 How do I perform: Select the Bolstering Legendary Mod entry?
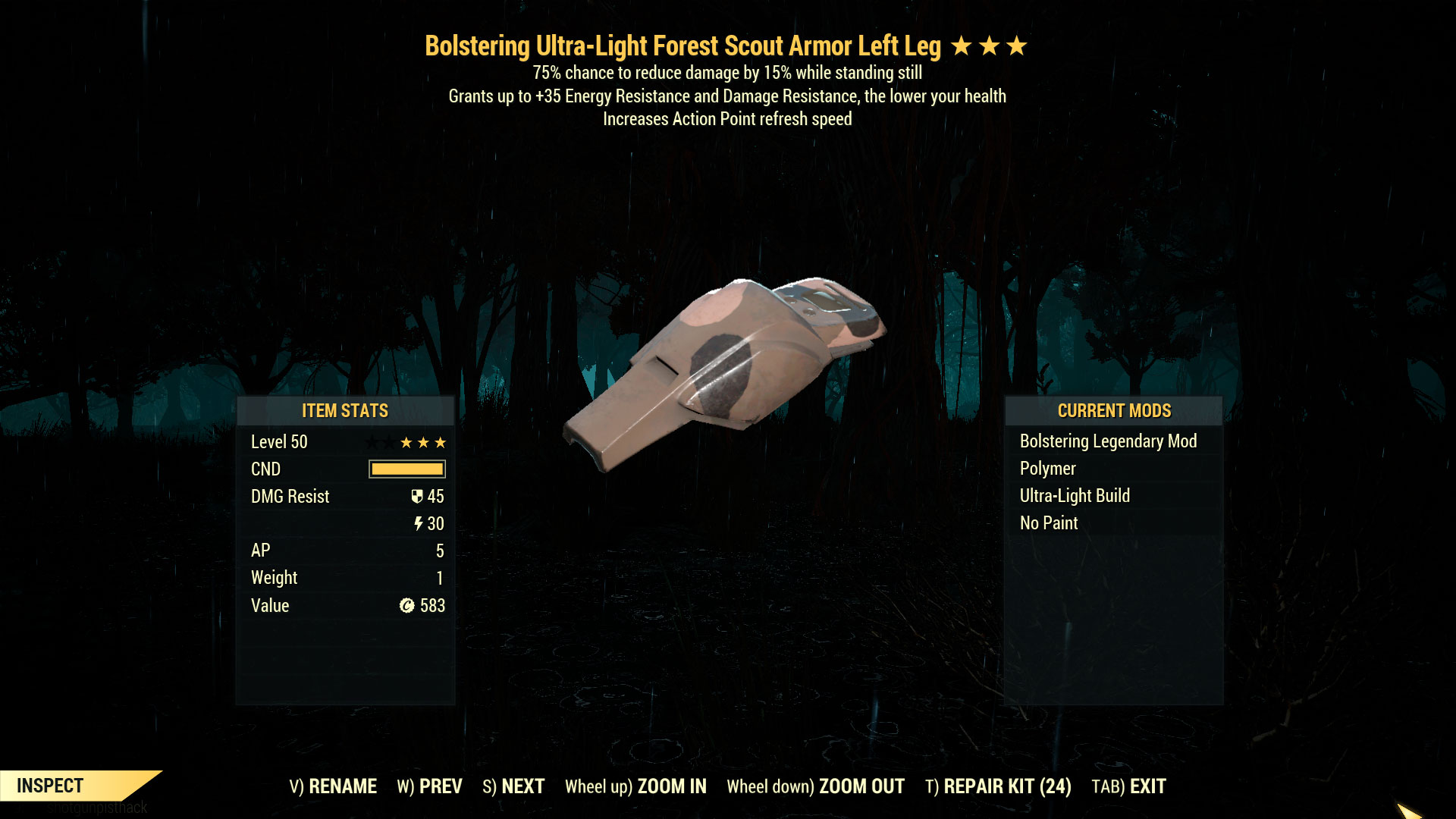[1109, 441]
